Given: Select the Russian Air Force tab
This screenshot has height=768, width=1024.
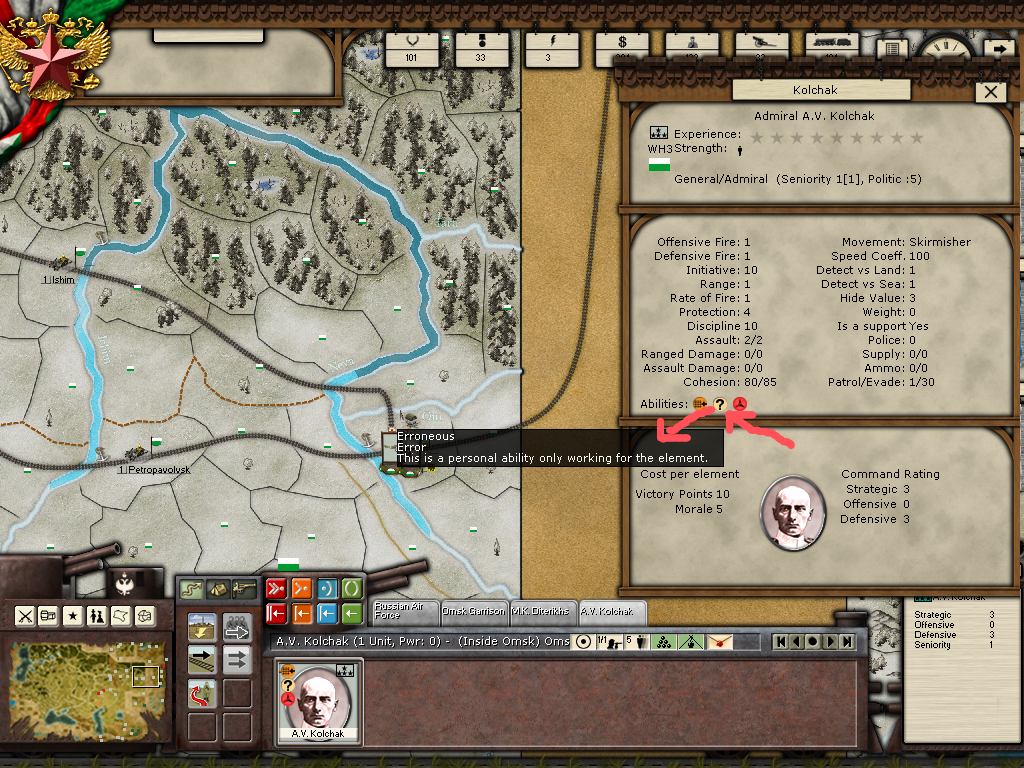Looking at the screenshot, I should coord(401,611).
